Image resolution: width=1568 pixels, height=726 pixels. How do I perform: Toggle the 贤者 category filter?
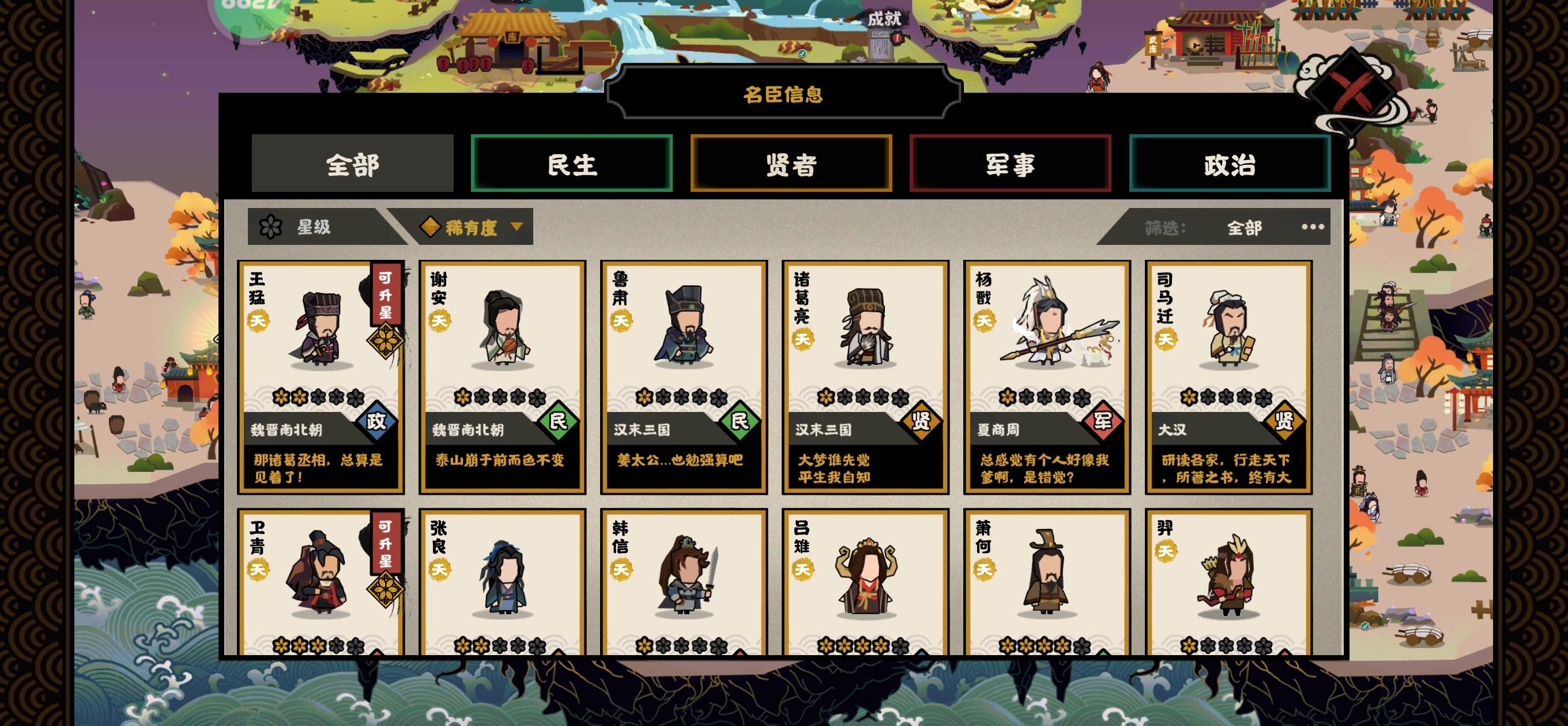(790, 162)
